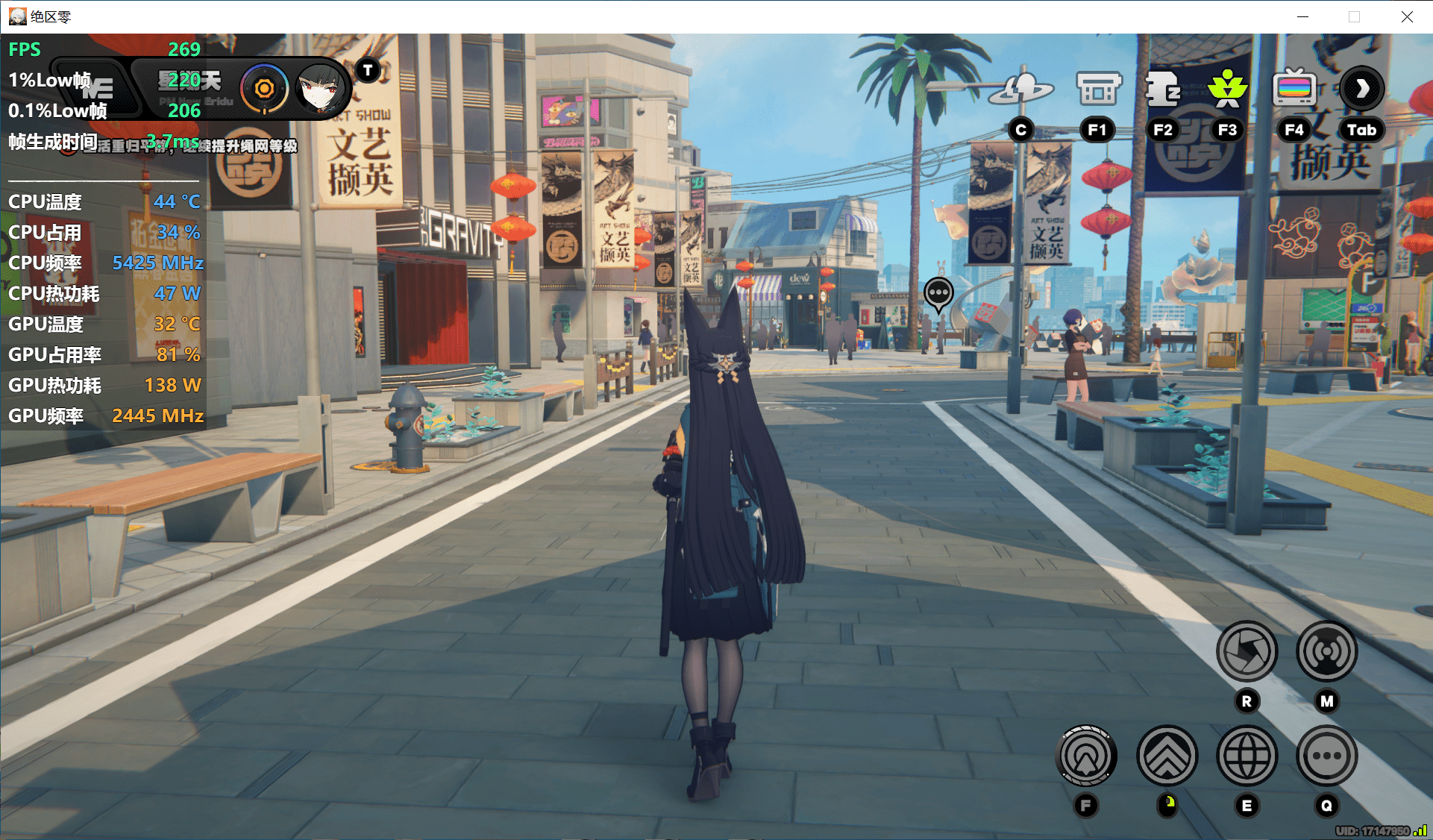1433x840 pixels.
Task: Open the quest tracker text below the time panel
Action: (198, 145)
